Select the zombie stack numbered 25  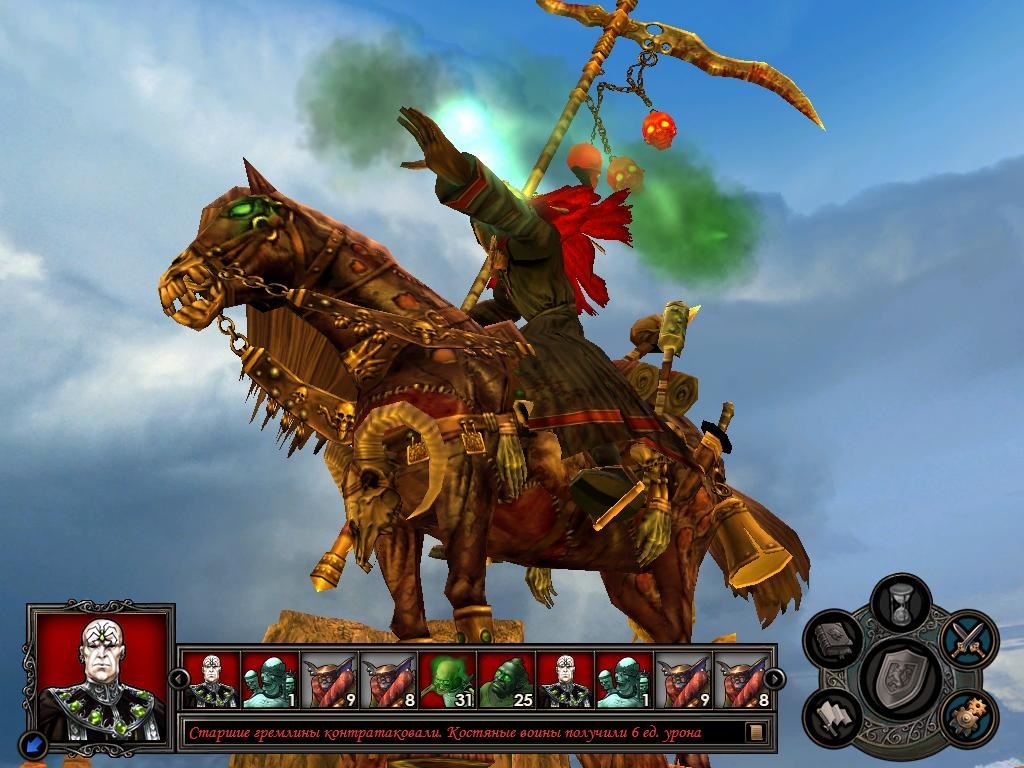506,680
